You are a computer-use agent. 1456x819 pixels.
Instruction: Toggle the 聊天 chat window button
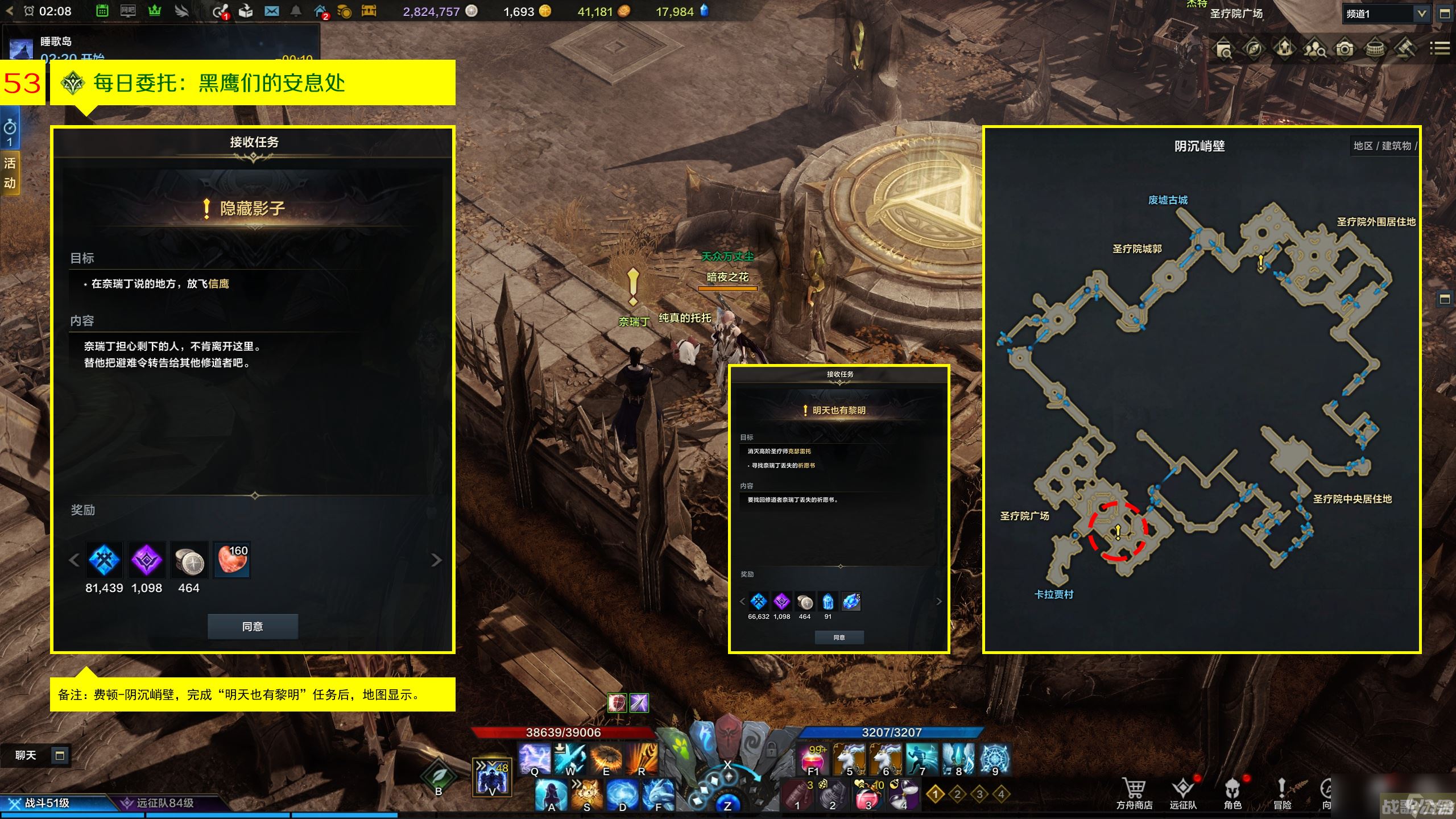click(x=59, y=755)
